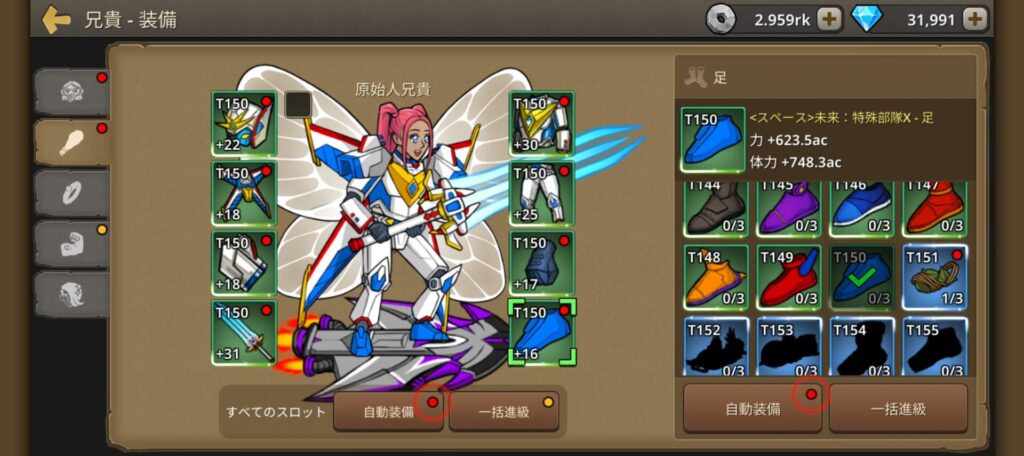The image size is (1024, 456).
Task: Add more silver coin currency
Action: click(x=829, y=18)
